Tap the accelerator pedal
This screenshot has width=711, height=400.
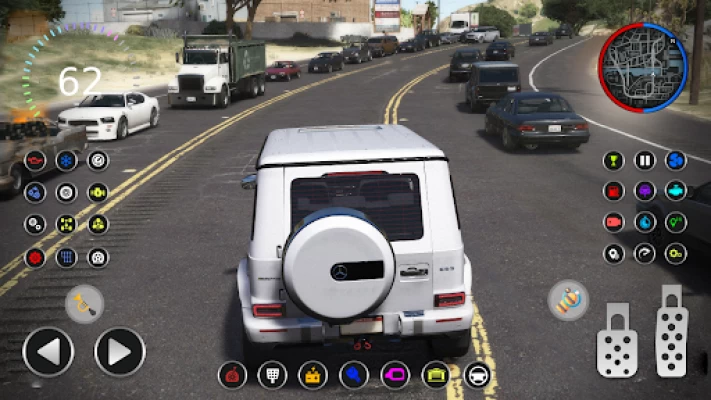[672, 330]
